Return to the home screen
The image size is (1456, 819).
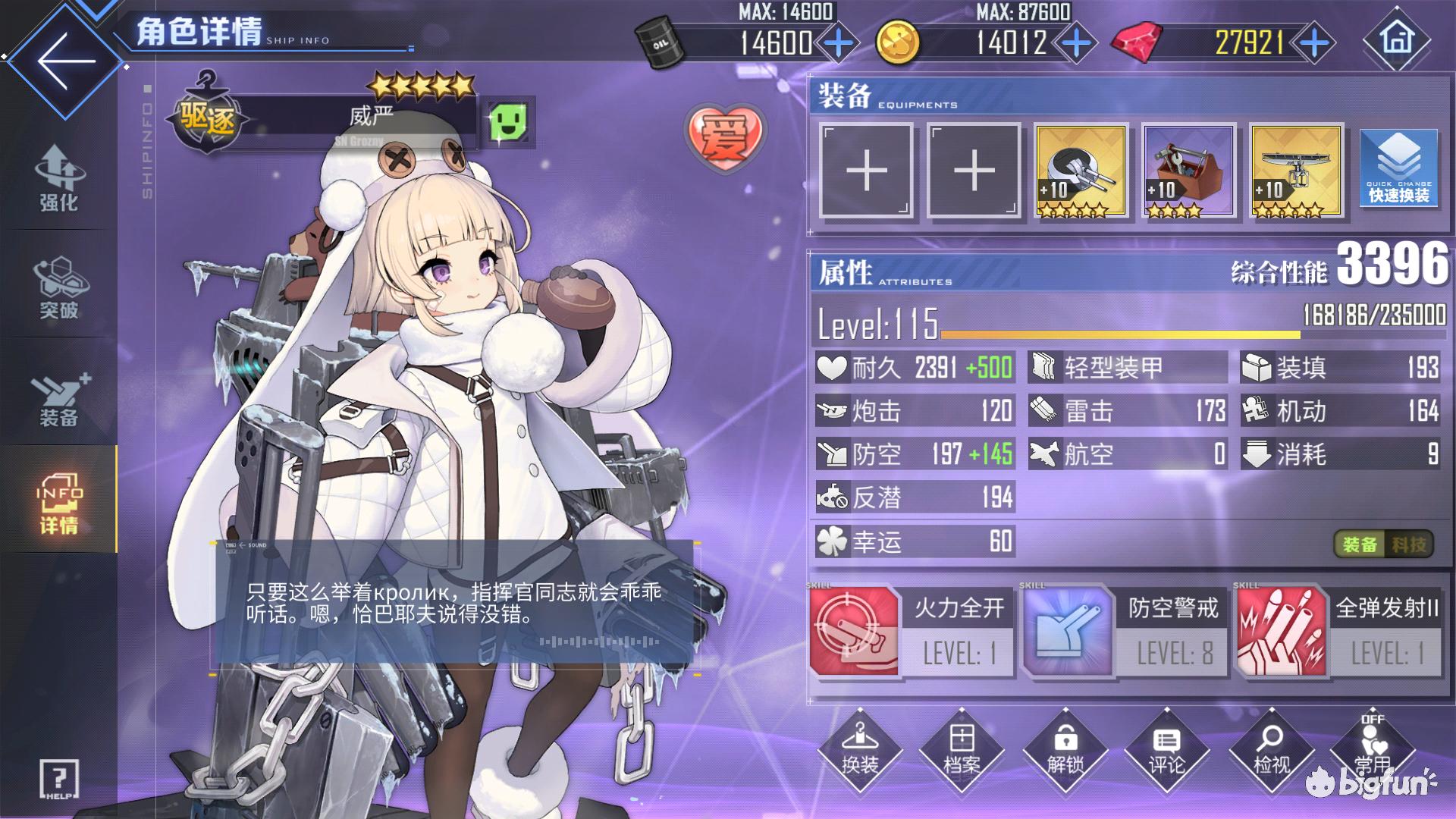1397,39
